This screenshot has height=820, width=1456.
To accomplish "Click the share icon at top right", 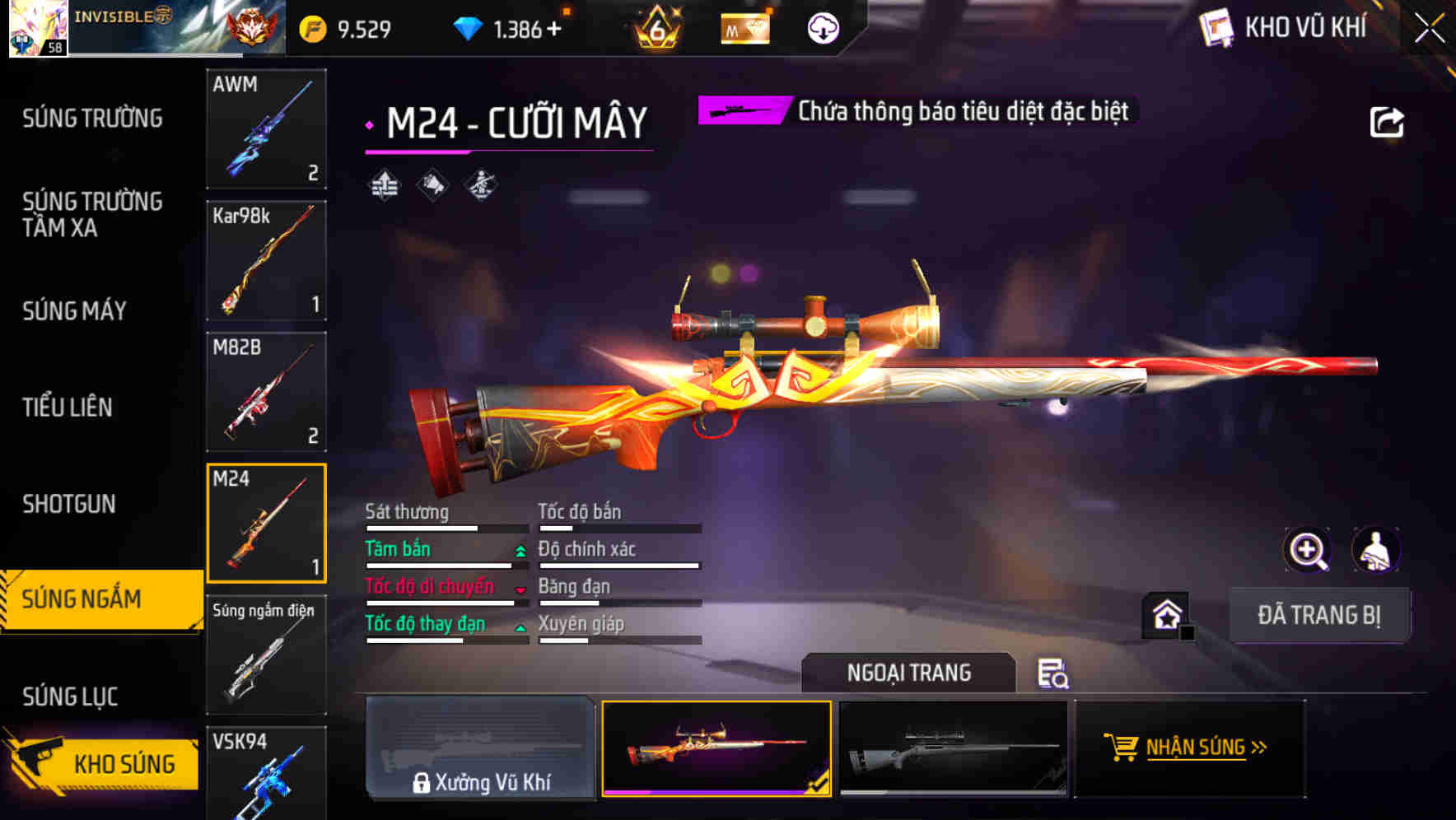I will [1387, 121].
